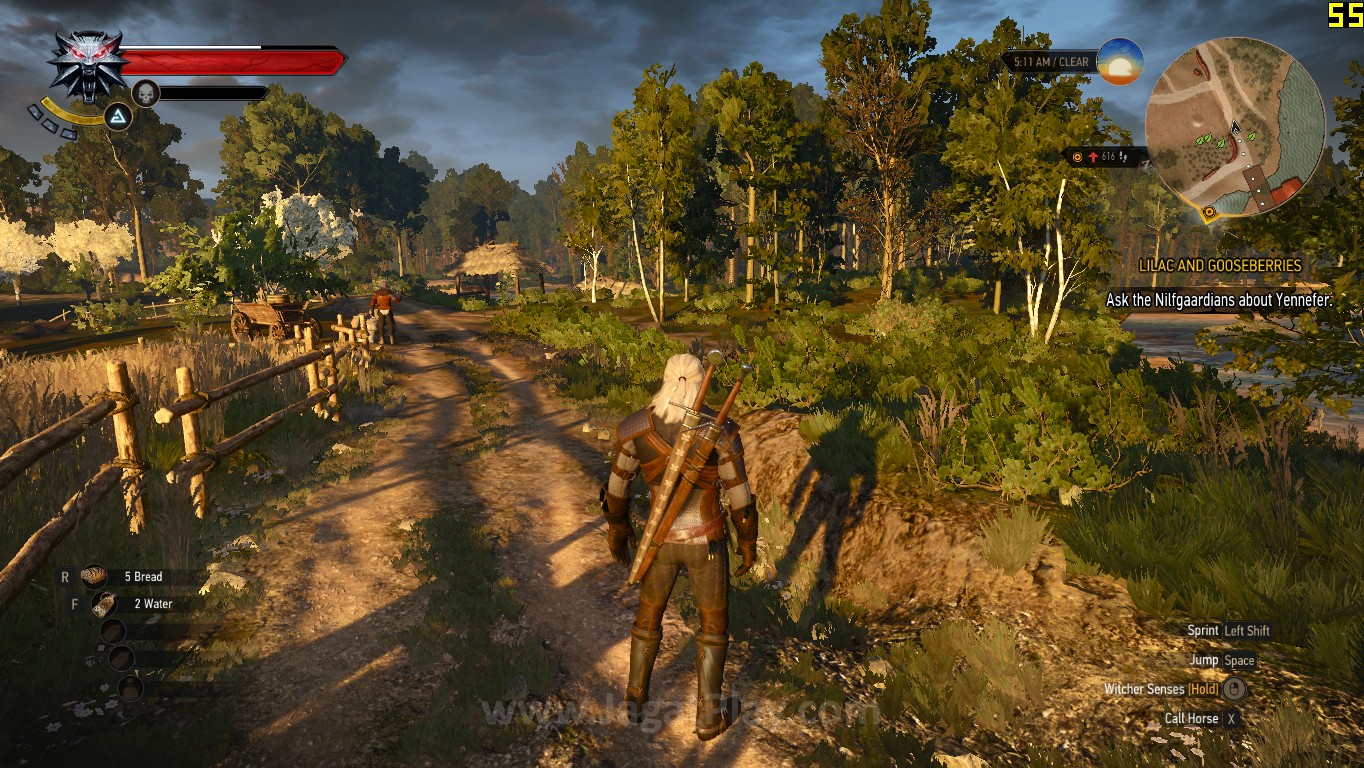The image size is (1364, 768).
Task: Click the objective distance marker
Action: (x=1104, y=157)
